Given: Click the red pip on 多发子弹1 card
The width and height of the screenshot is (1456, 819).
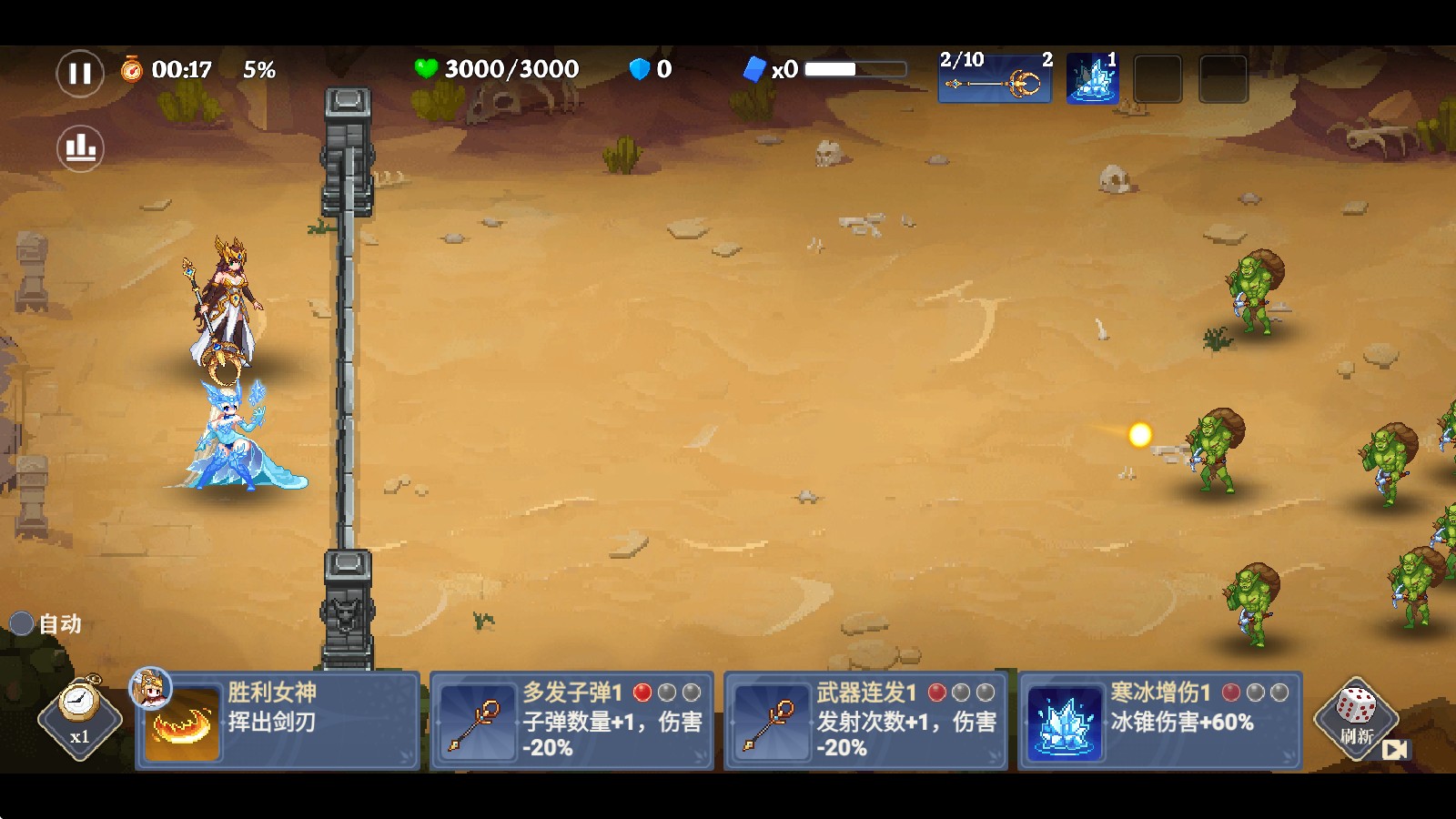Looking at the screenshot, I should point(645,693).
